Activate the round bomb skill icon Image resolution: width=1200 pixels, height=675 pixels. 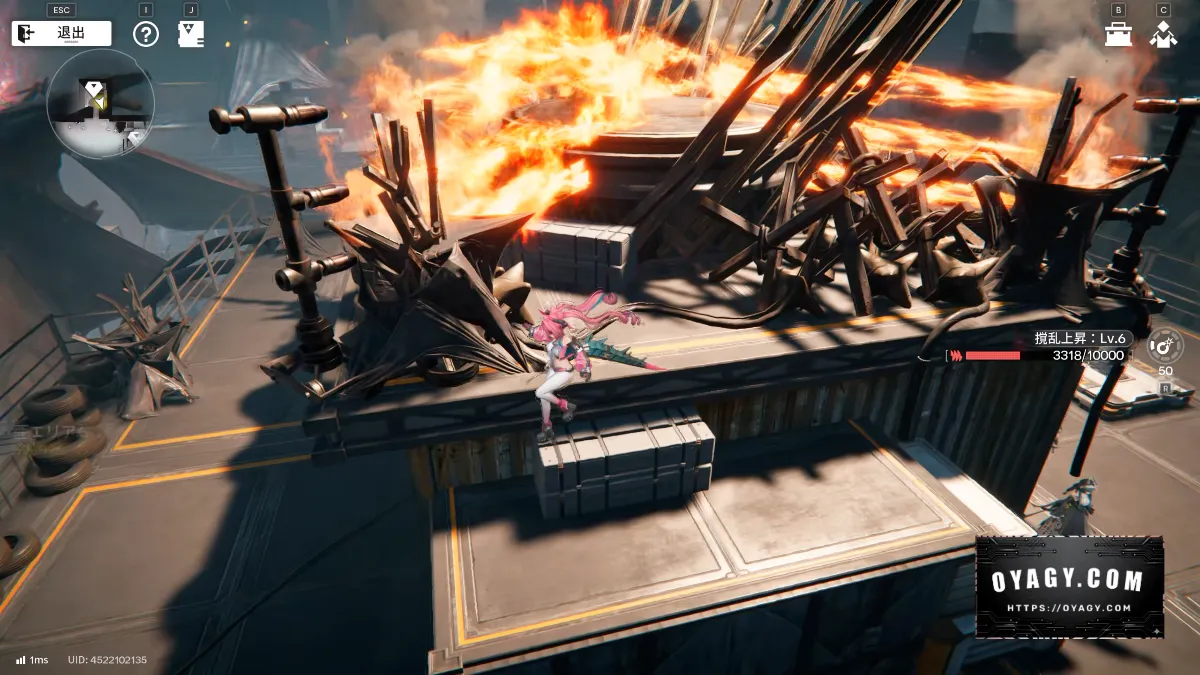pos(1165,346)
